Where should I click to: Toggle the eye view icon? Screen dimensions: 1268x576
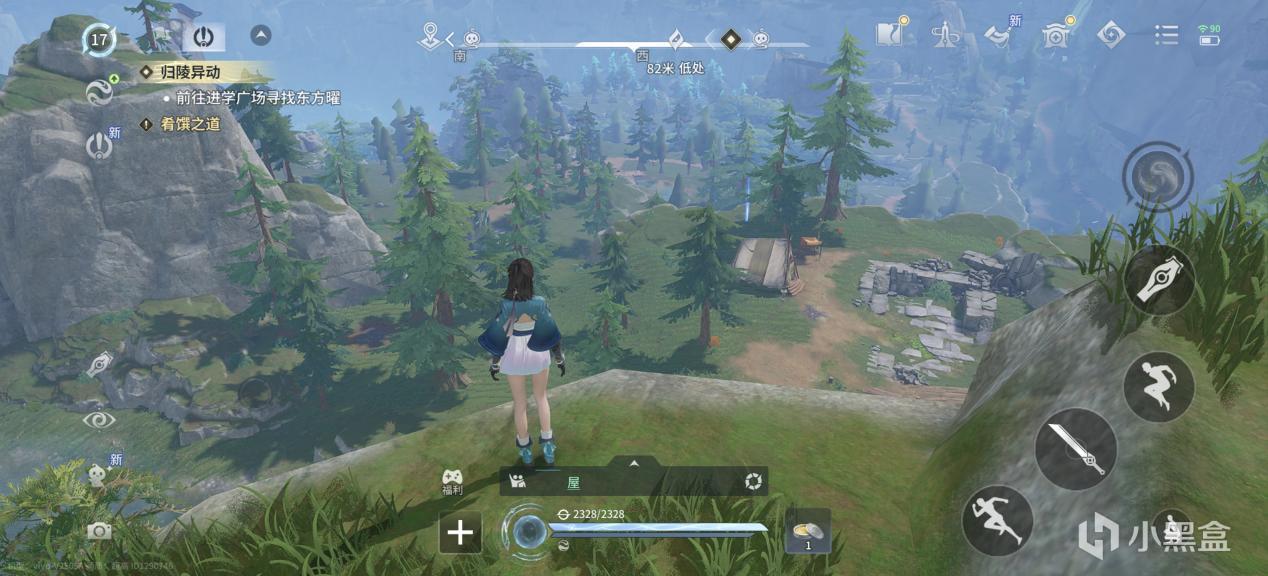[98, 420]
